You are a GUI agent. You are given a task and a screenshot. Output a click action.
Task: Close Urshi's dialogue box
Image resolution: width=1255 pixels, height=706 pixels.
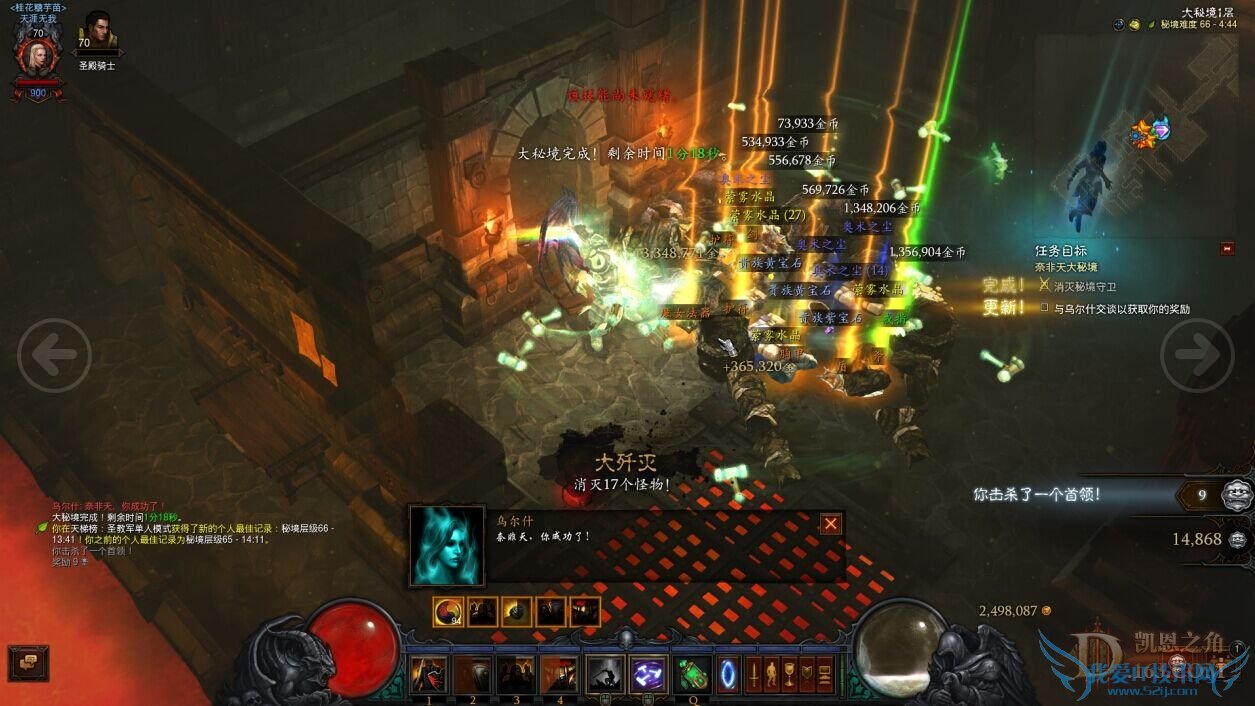coord(831,524)
